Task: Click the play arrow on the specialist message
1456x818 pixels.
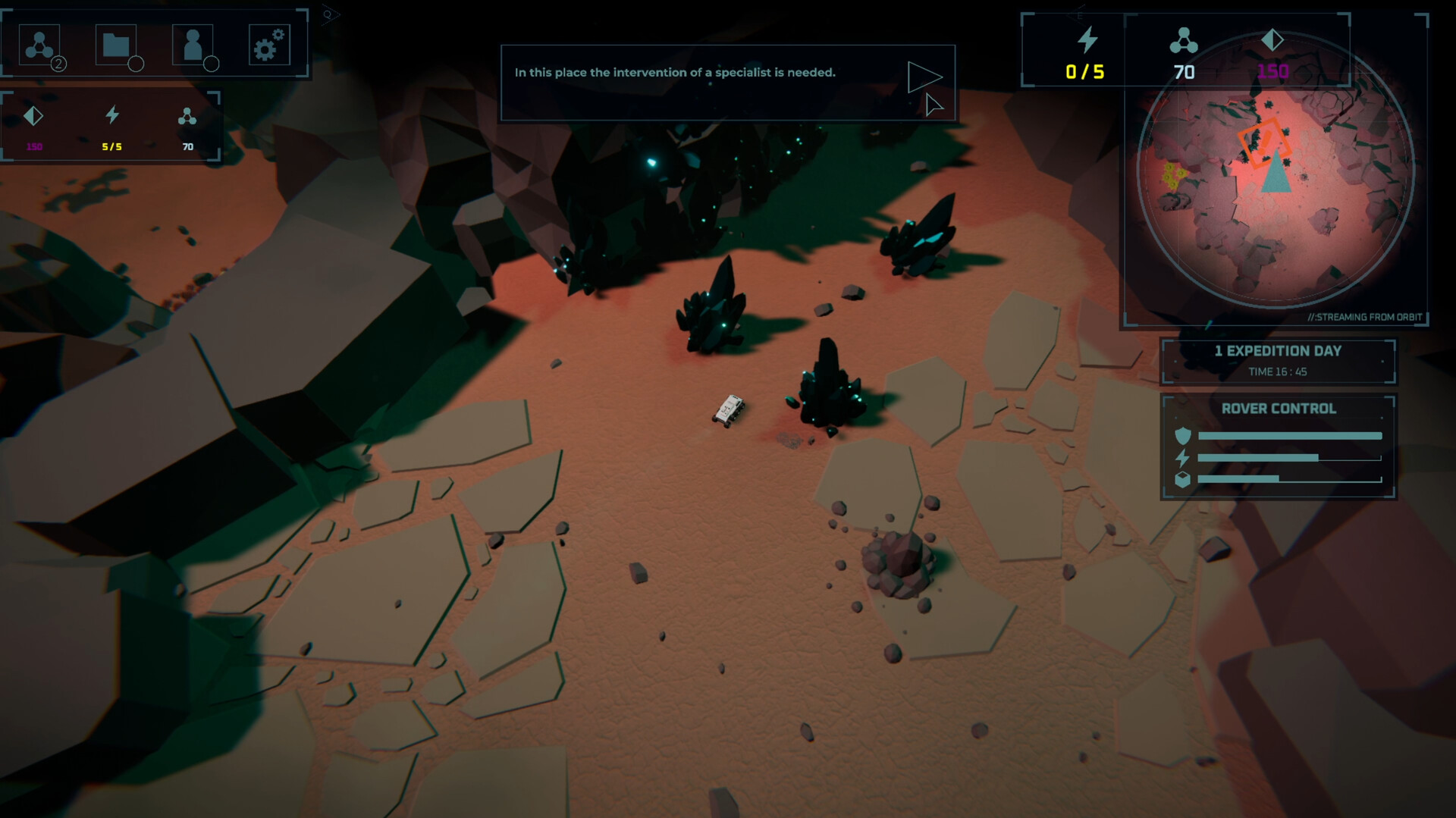Action: [x=924, y=76]
